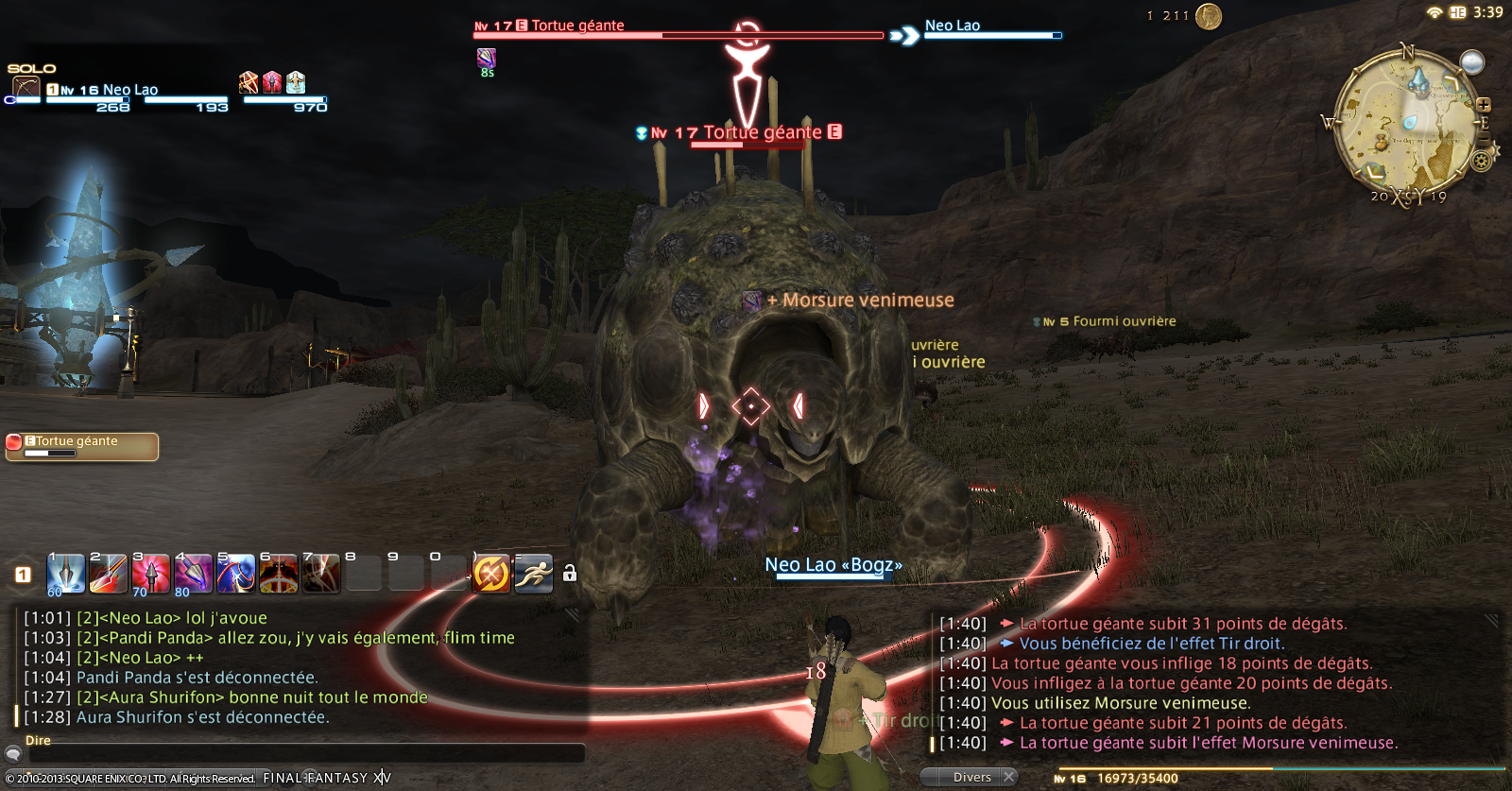Open the minimap gear settings

coord(1482,160)
